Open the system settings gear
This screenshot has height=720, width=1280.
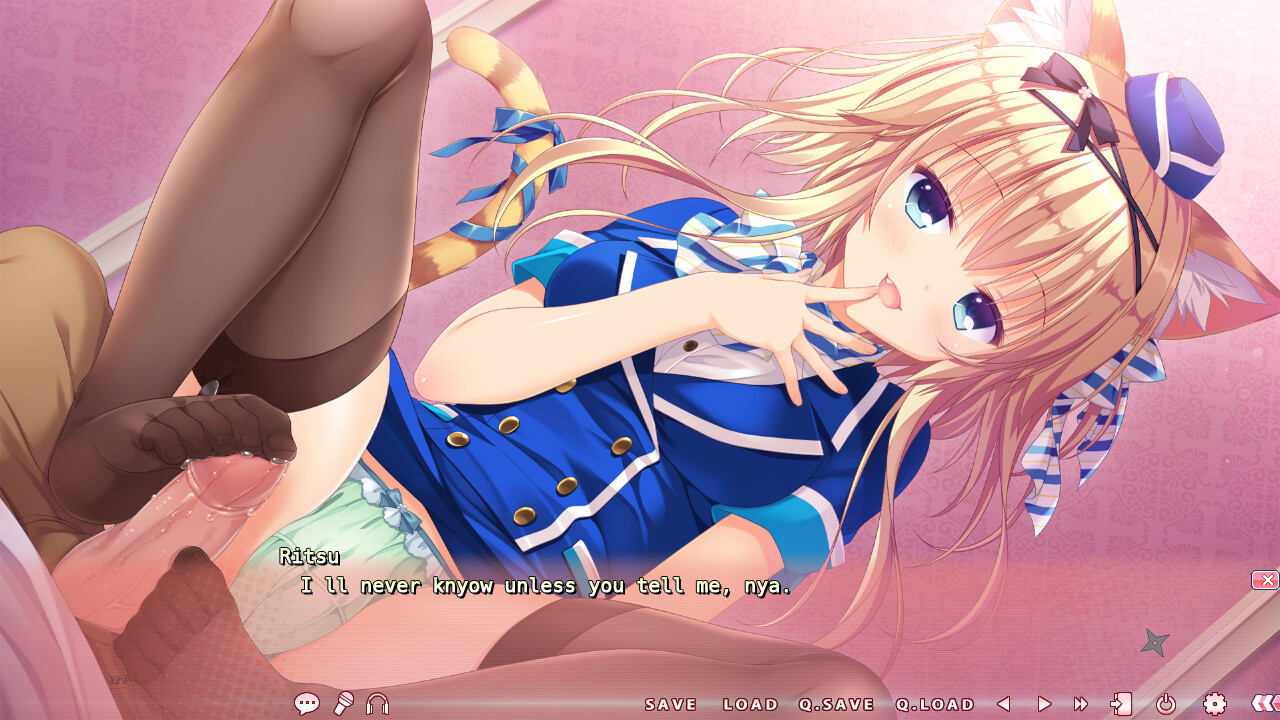point(1215,704)
